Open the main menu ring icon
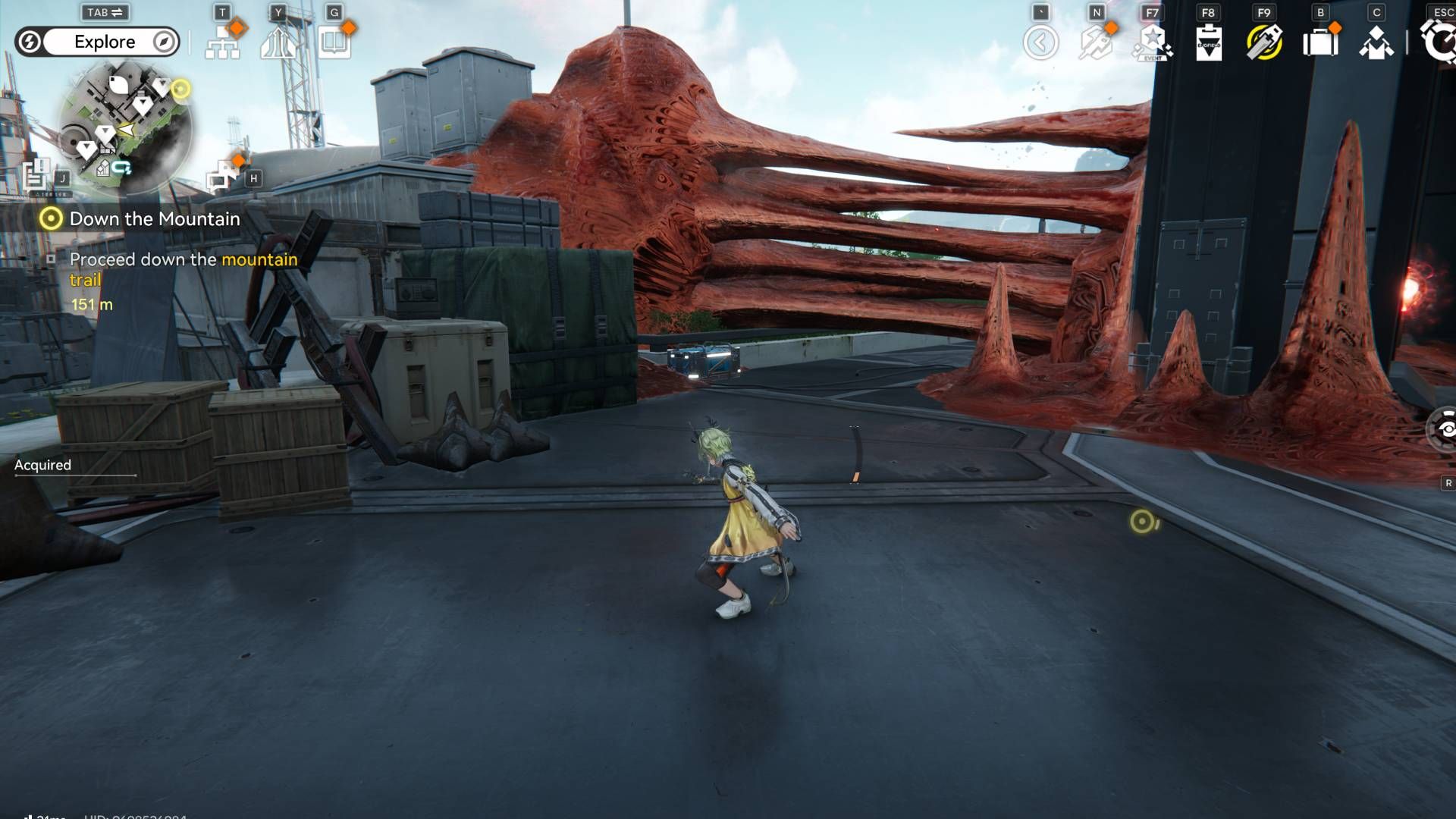 pos(1439,42)
